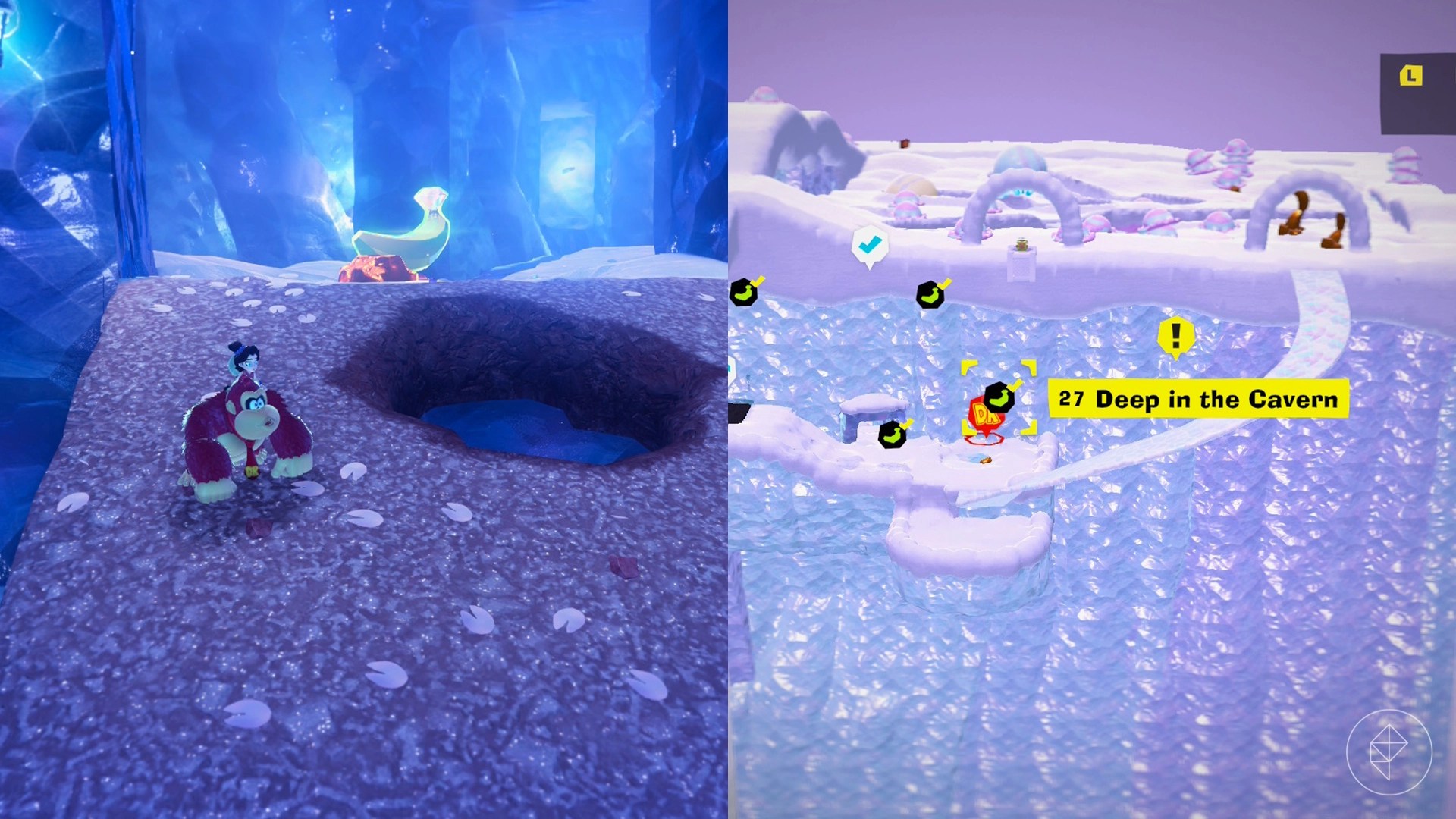Expand the partially hidden white bubble on map edge
This screenshot has width=1456, height=819.
point(730,369)
